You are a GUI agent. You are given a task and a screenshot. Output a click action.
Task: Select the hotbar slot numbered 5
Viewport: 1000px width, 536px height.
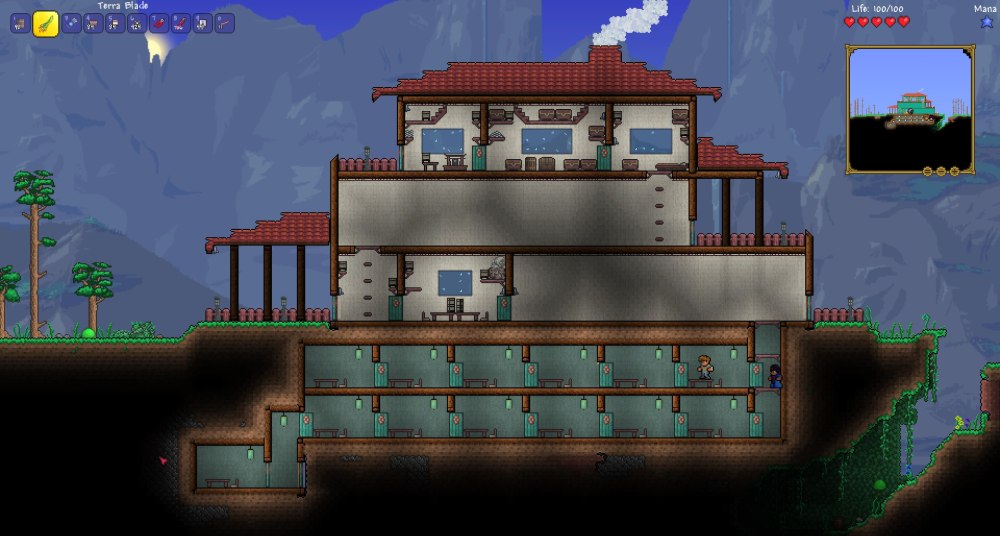116,23
